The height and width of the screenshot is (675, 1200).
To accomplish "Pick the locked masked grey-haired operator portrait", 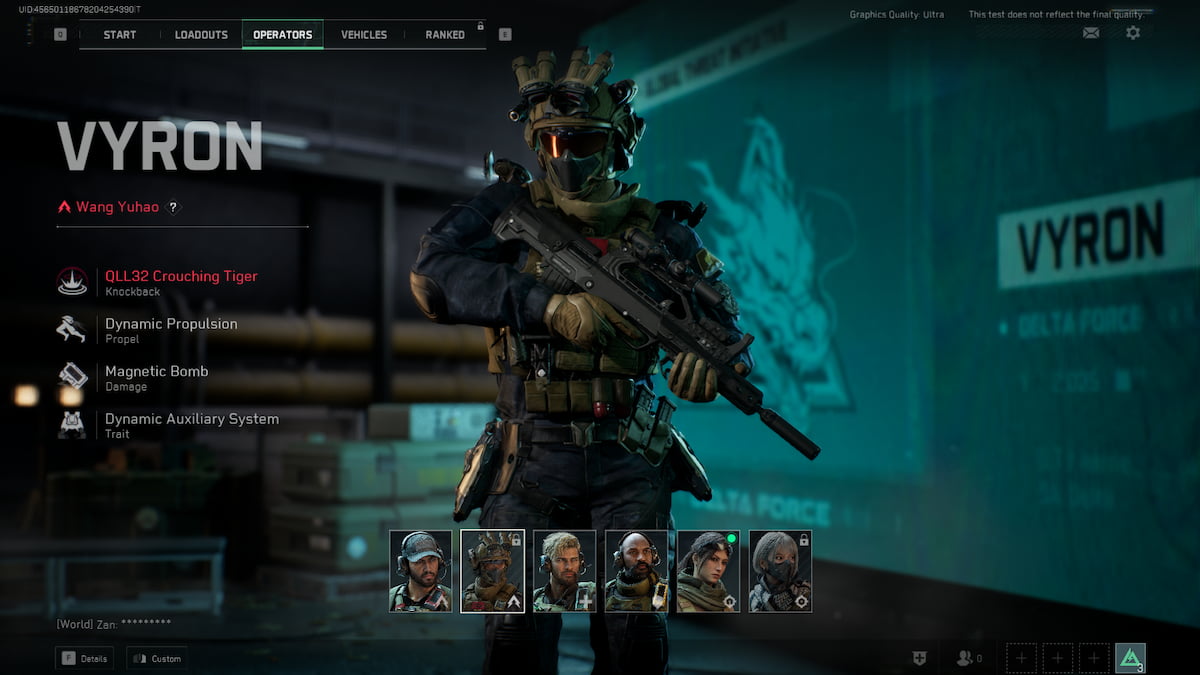I will coord(781,571).
